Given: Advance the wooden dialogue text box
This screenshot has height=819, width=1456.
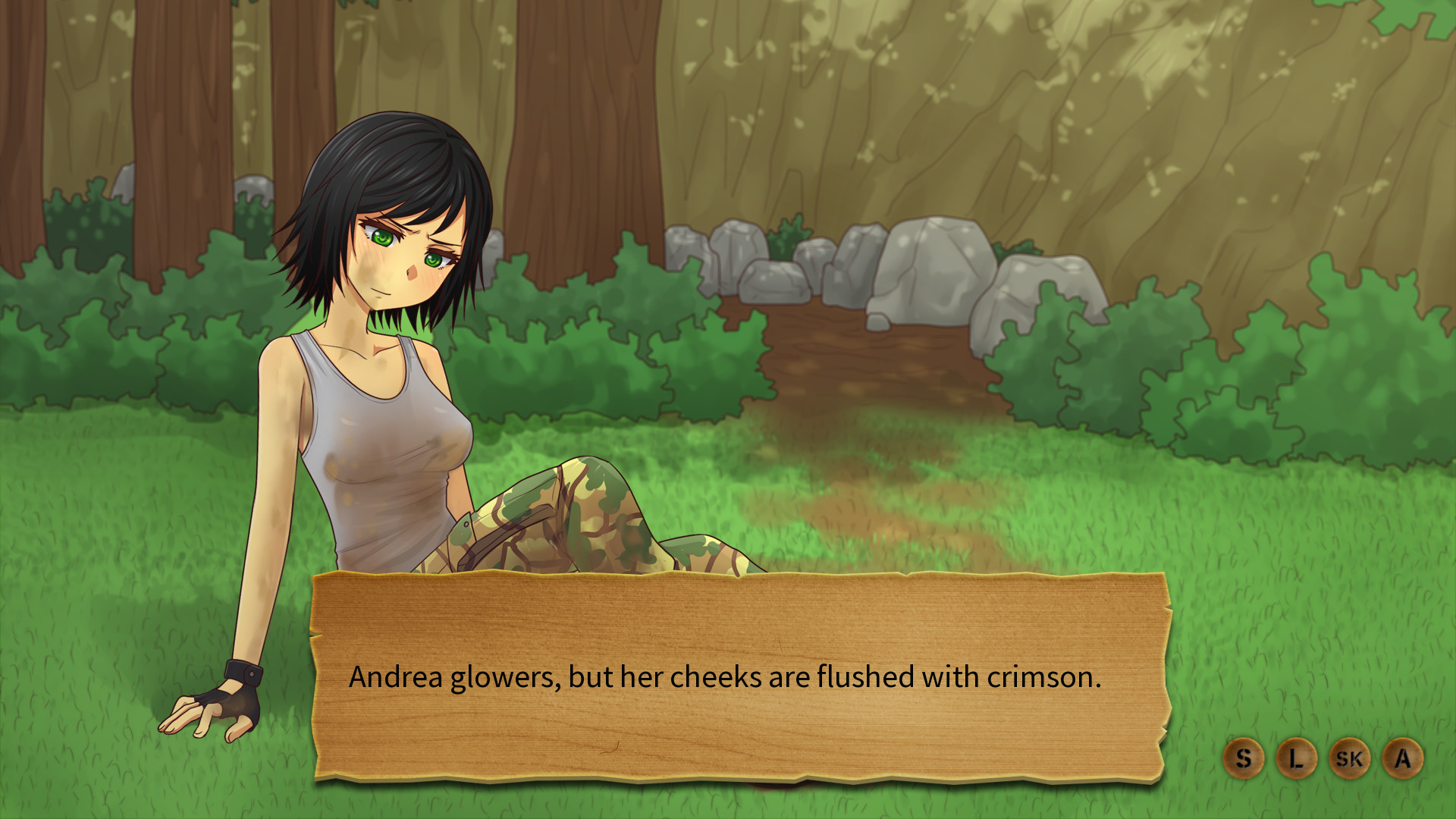Looking at the screenshot, I should coord(739,676).
